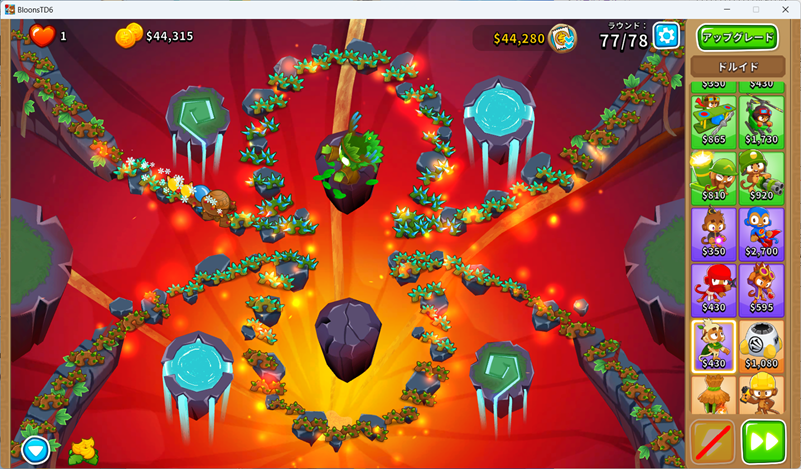Image resolution: width=801 pixels, height=469 pixels.
Task: Click the blue down-arrow button
Action: pyautogui.click(x=36, y=450)
